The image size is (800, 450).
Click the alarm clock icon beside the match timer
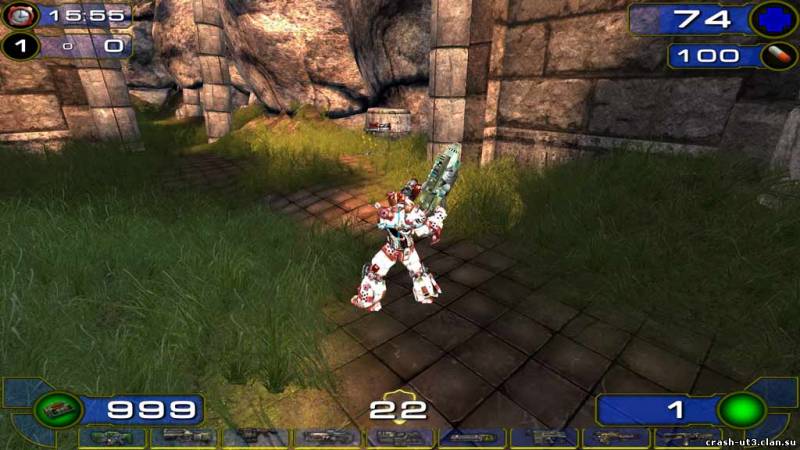[18, 16]
